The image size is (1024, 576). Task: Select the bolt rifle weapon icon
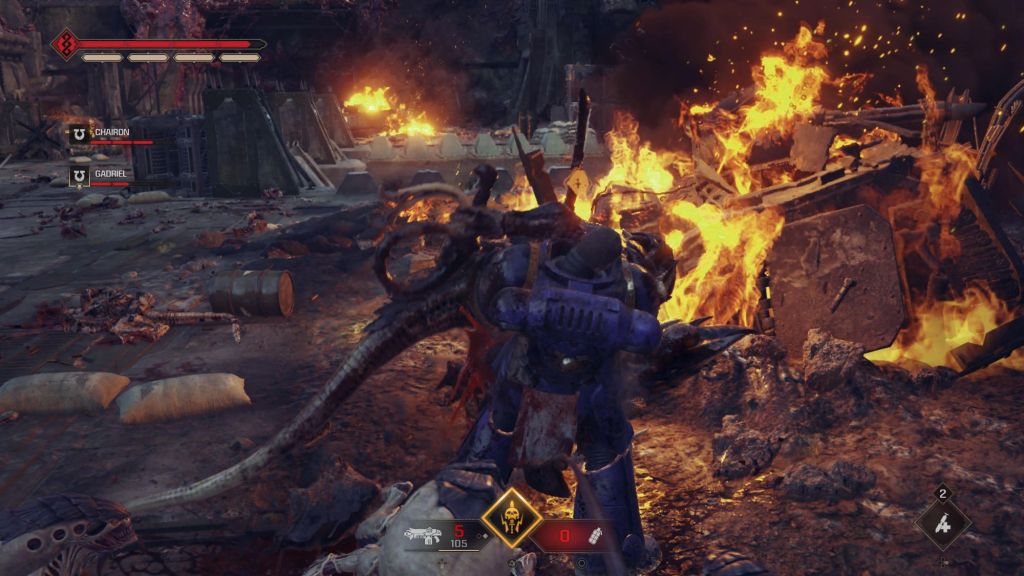point(424,535)
